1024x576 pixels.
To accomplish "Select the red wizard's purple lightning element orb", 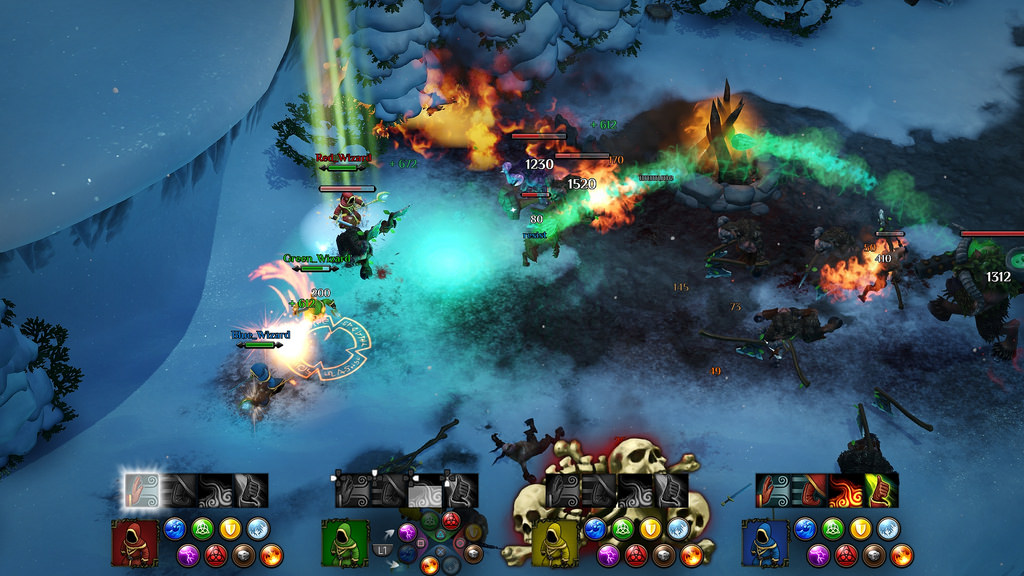I will [x=189, y=554].
